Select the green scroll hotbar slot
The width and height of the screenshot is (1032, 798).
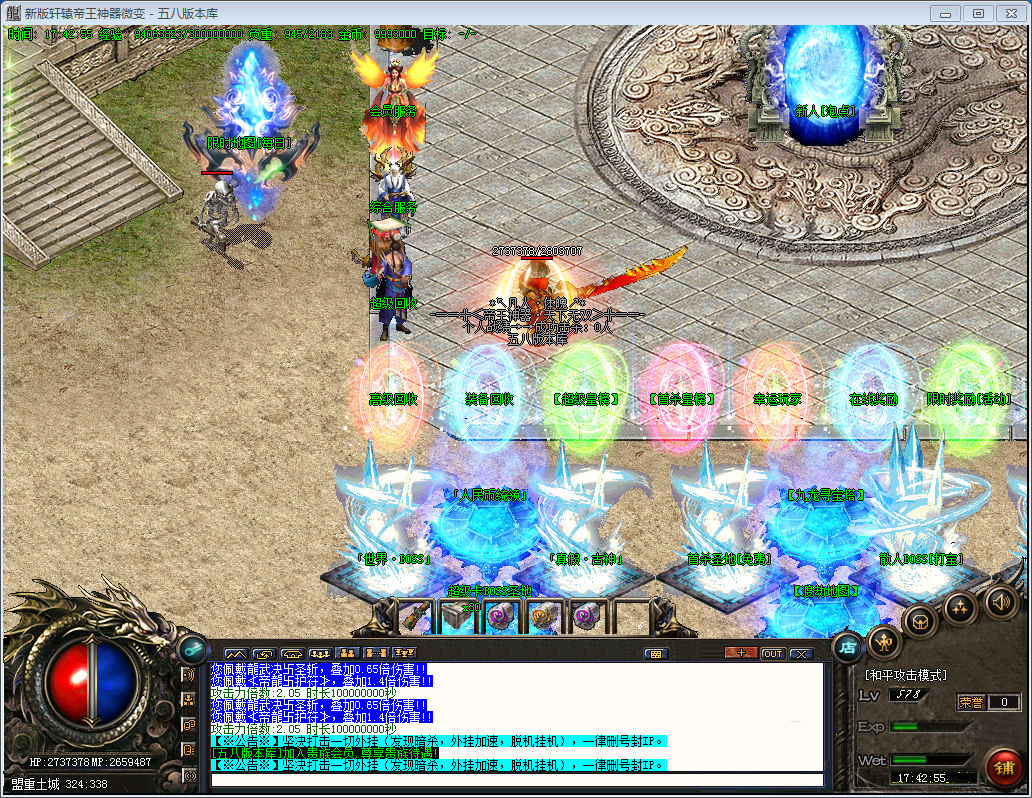coord(414,617)
